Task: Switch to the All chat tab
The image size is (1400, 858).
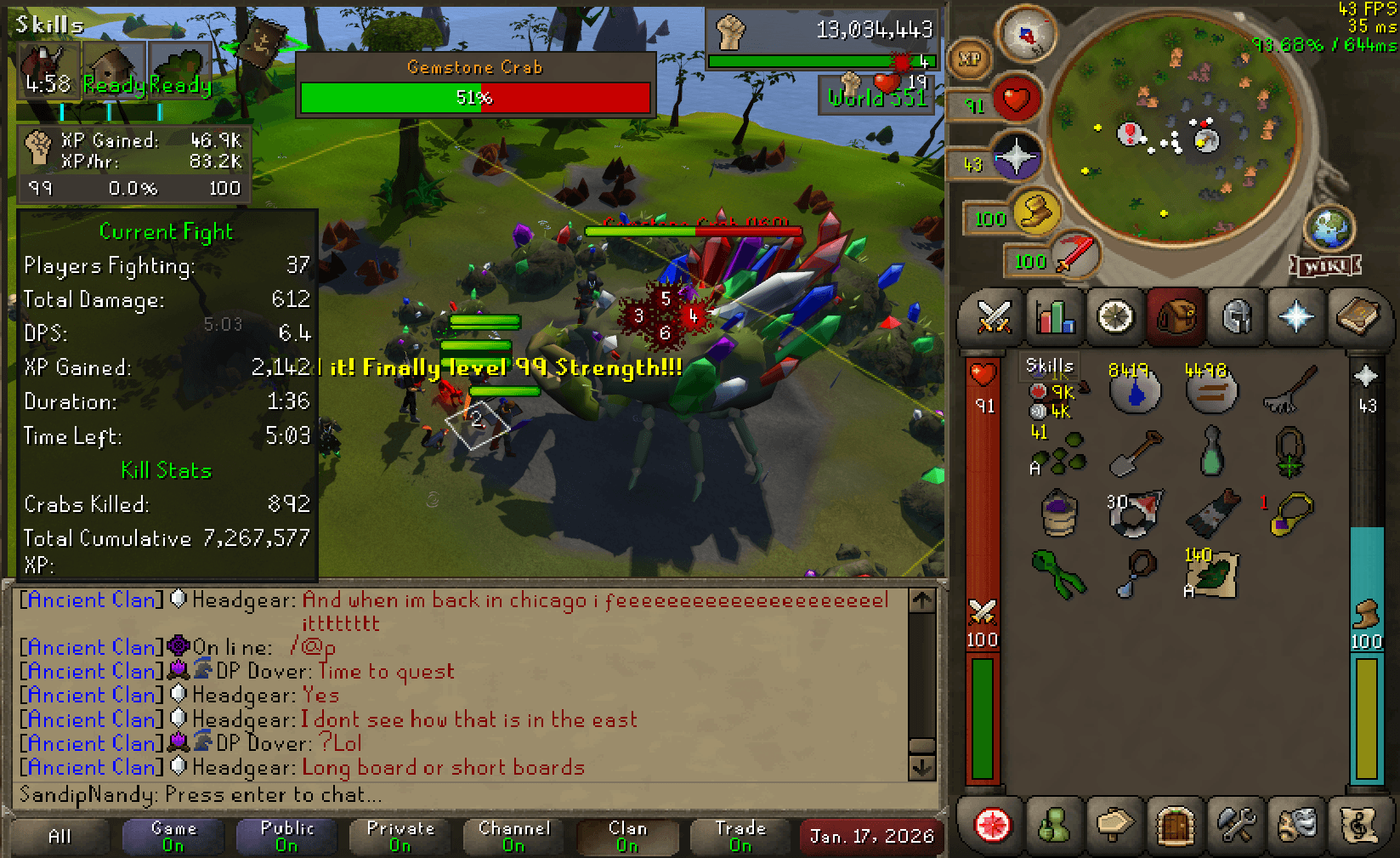Action: pos(58,836)
